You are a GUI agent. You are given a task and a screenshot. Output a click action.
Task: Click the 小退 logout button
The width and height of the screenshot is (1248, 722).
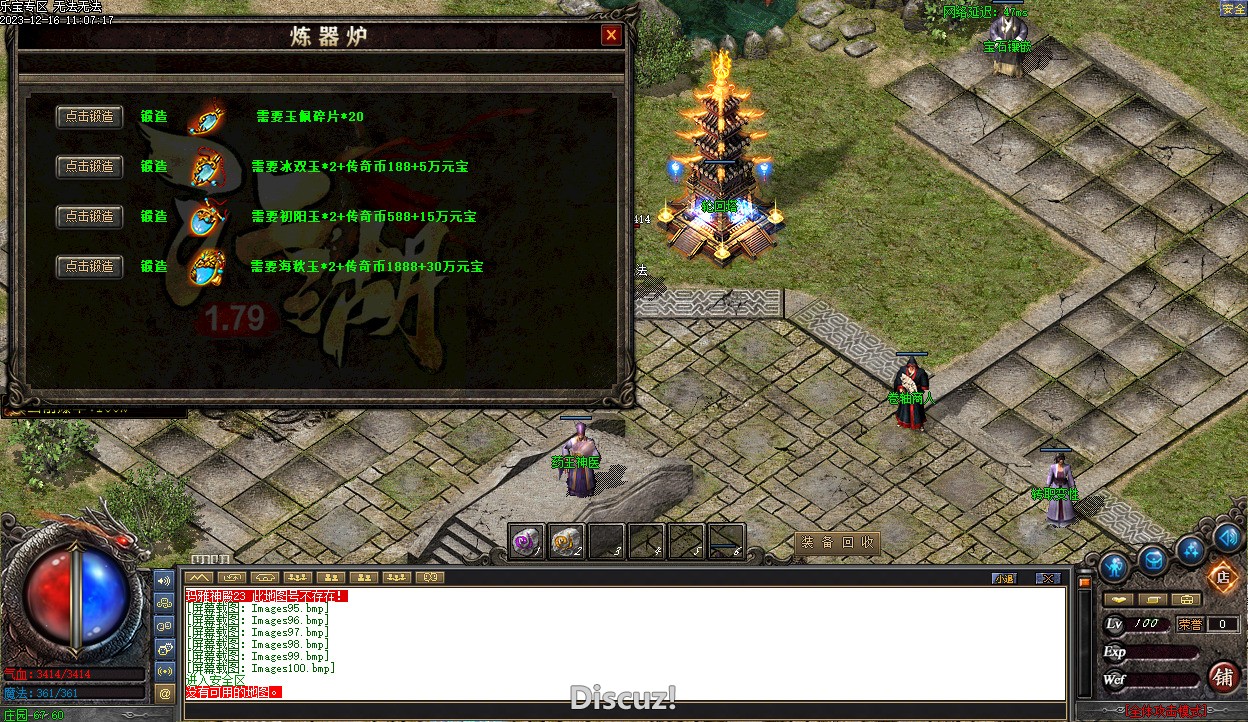pyautogui.click(x=1005, y=578)
